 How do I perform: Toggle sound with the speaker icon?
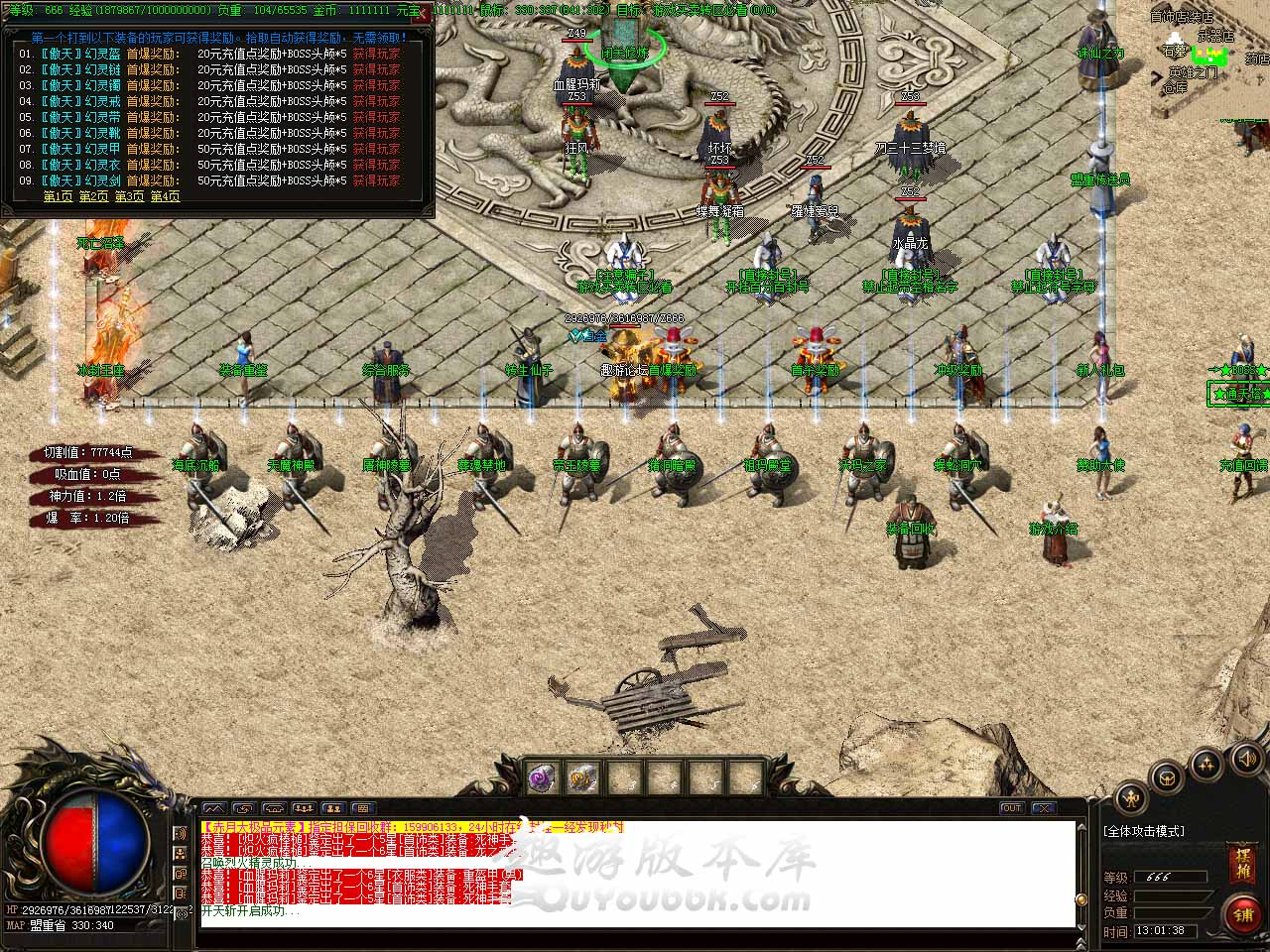point(1246,760)
